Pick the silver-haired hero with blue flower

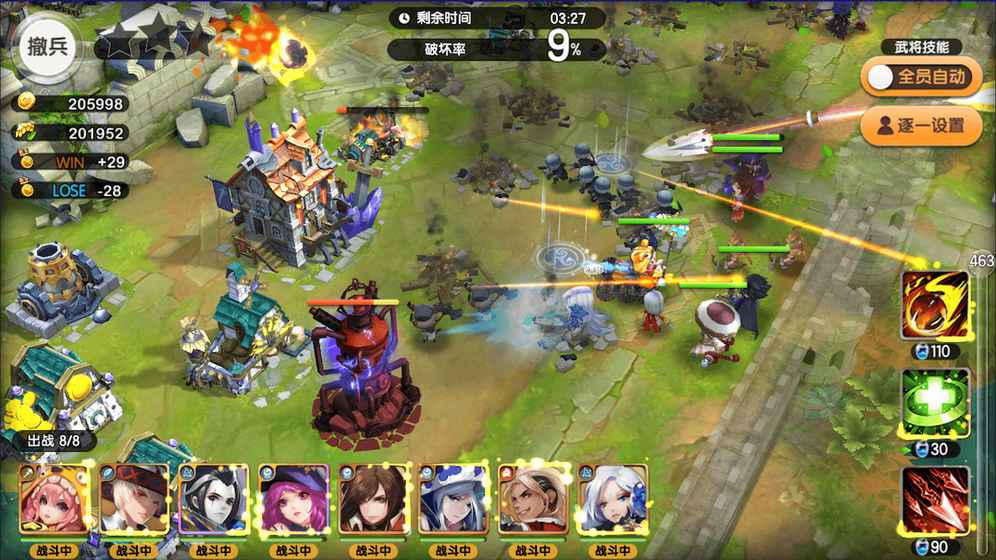(612, 499)
